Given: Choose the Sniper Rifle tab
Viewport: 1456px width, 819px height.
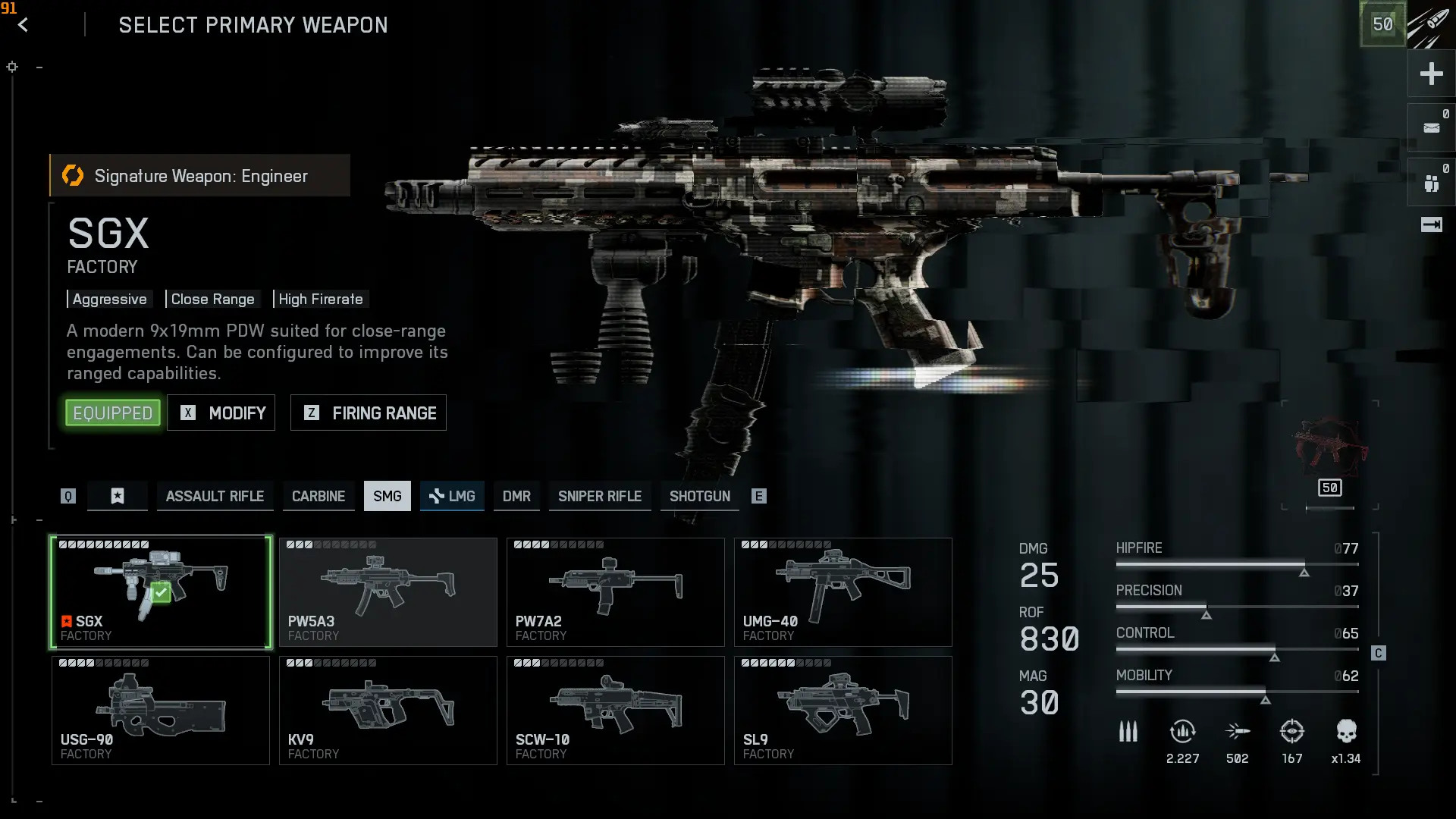Looking at the screenshot, I should (600, 496).
